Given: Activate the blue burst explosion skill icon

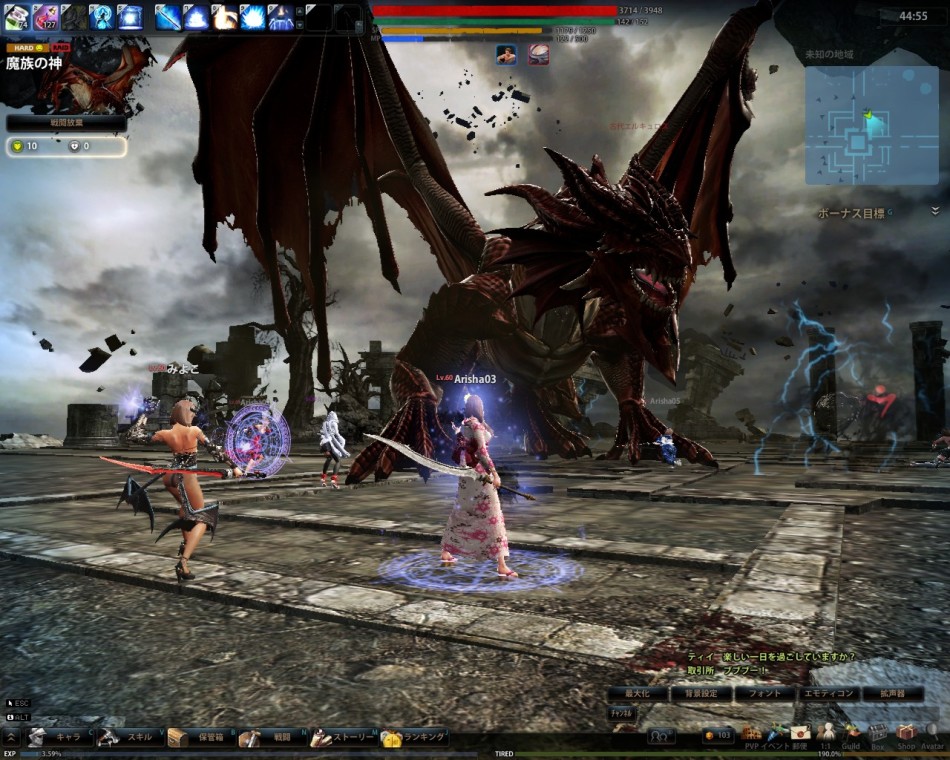Looking at the screenshot, I should coord(252,17).
